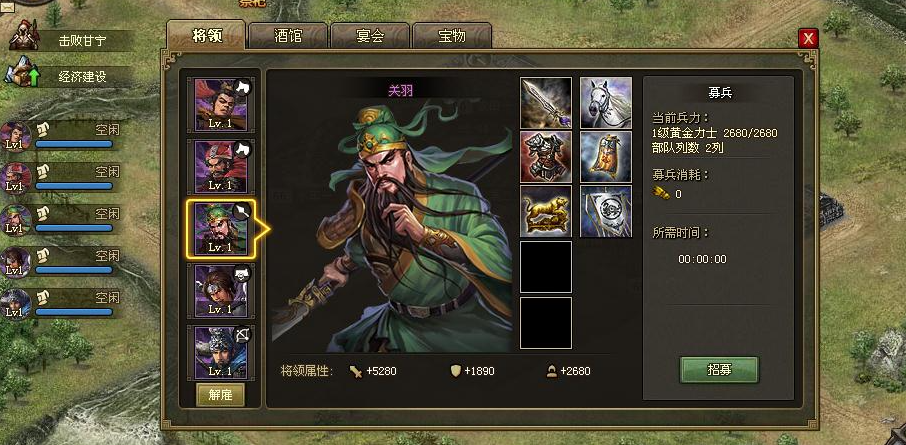The width and height of the screenshot is (906, 445).
Task: Choose the armor equipment slot
Action: point(546,157)
